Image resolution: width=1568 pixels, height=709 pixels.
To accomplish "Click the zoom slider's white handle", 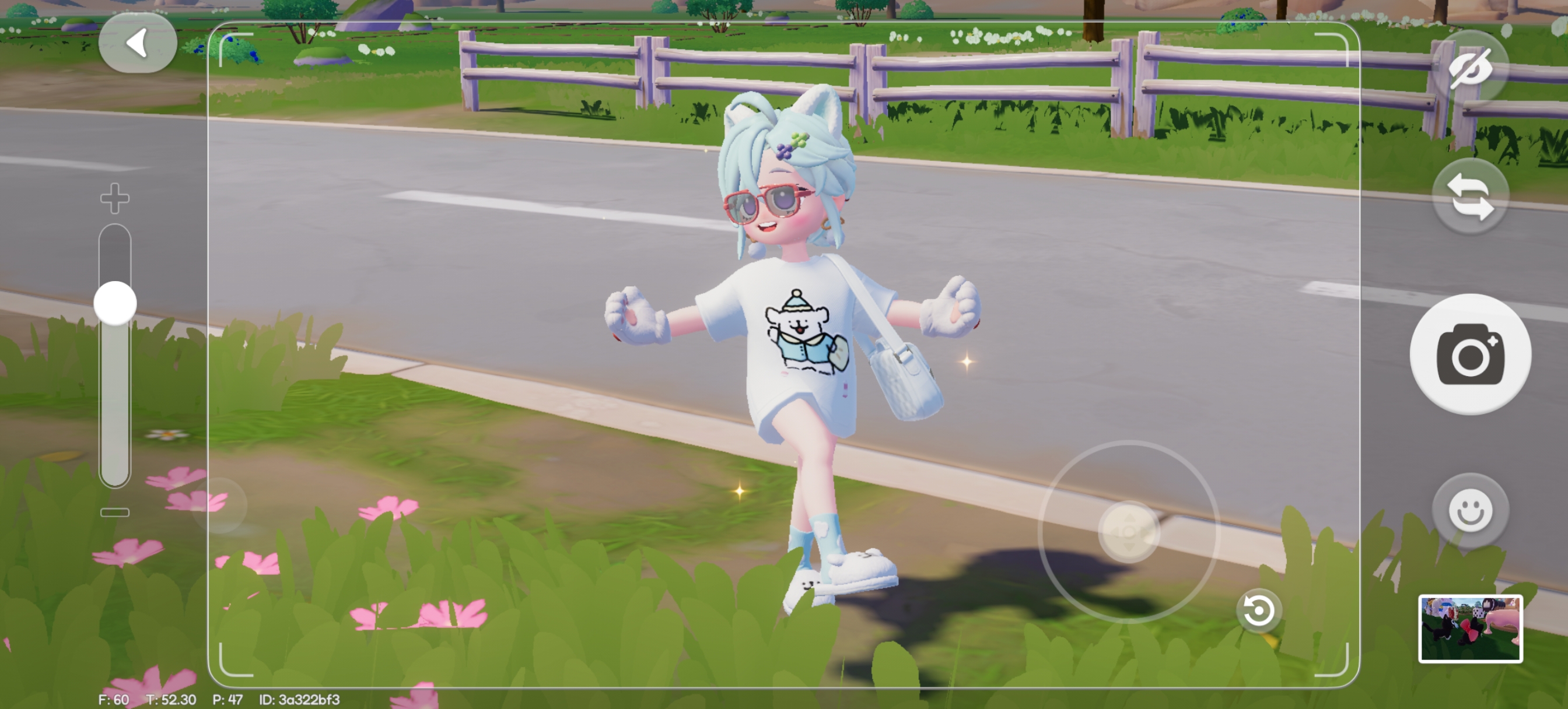I will [115, 303].
